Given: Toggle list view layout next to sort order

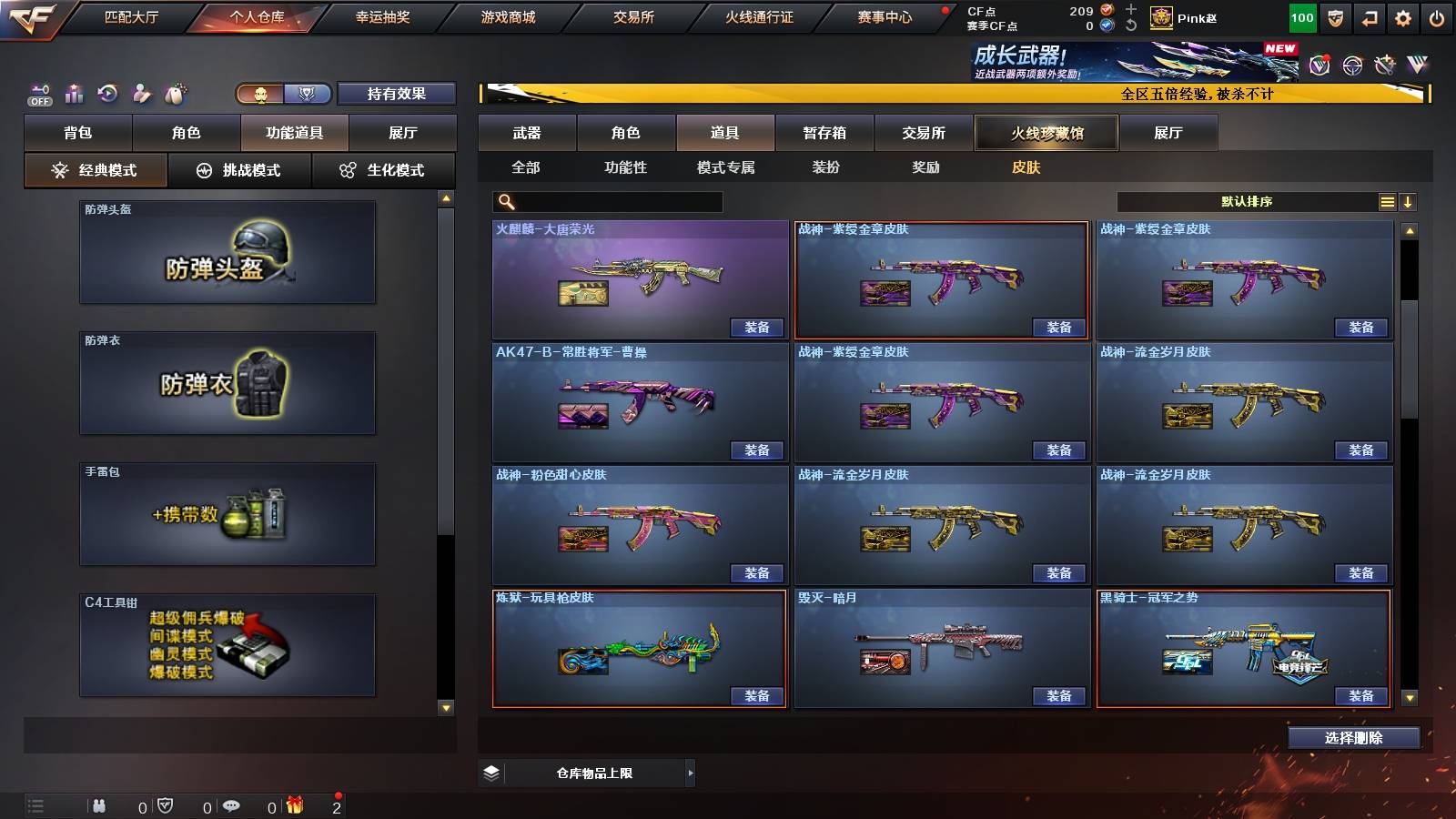Looking at the screenshot, I should pos(1387,201).
